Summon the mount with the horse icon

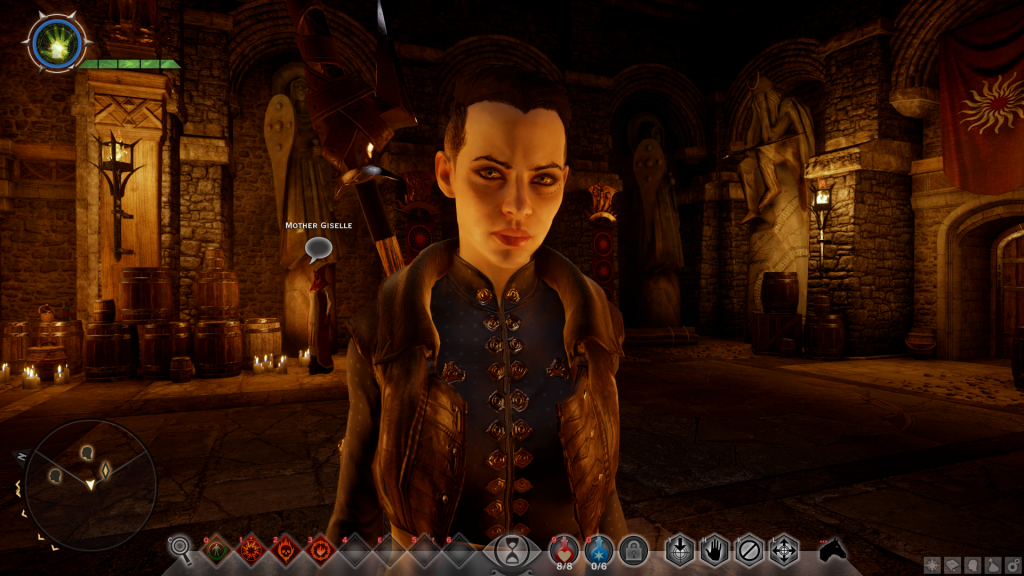[832, 549]
